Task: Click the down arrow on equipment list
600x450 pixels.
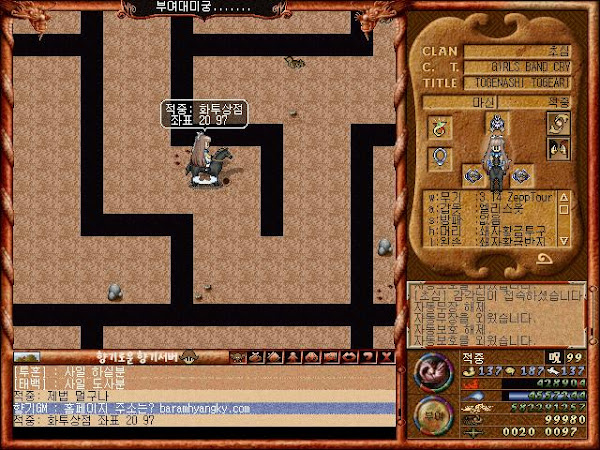Action: (565, 240)
